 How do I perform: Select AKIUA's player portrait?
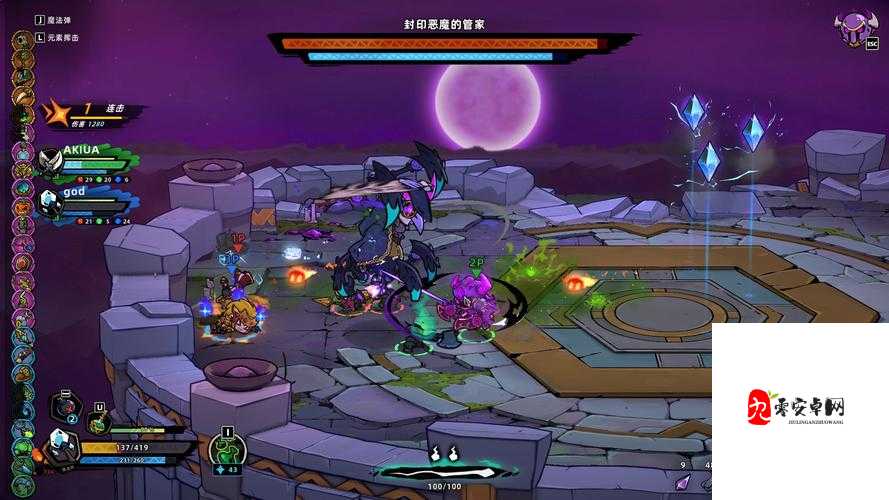tap(52, 161)
